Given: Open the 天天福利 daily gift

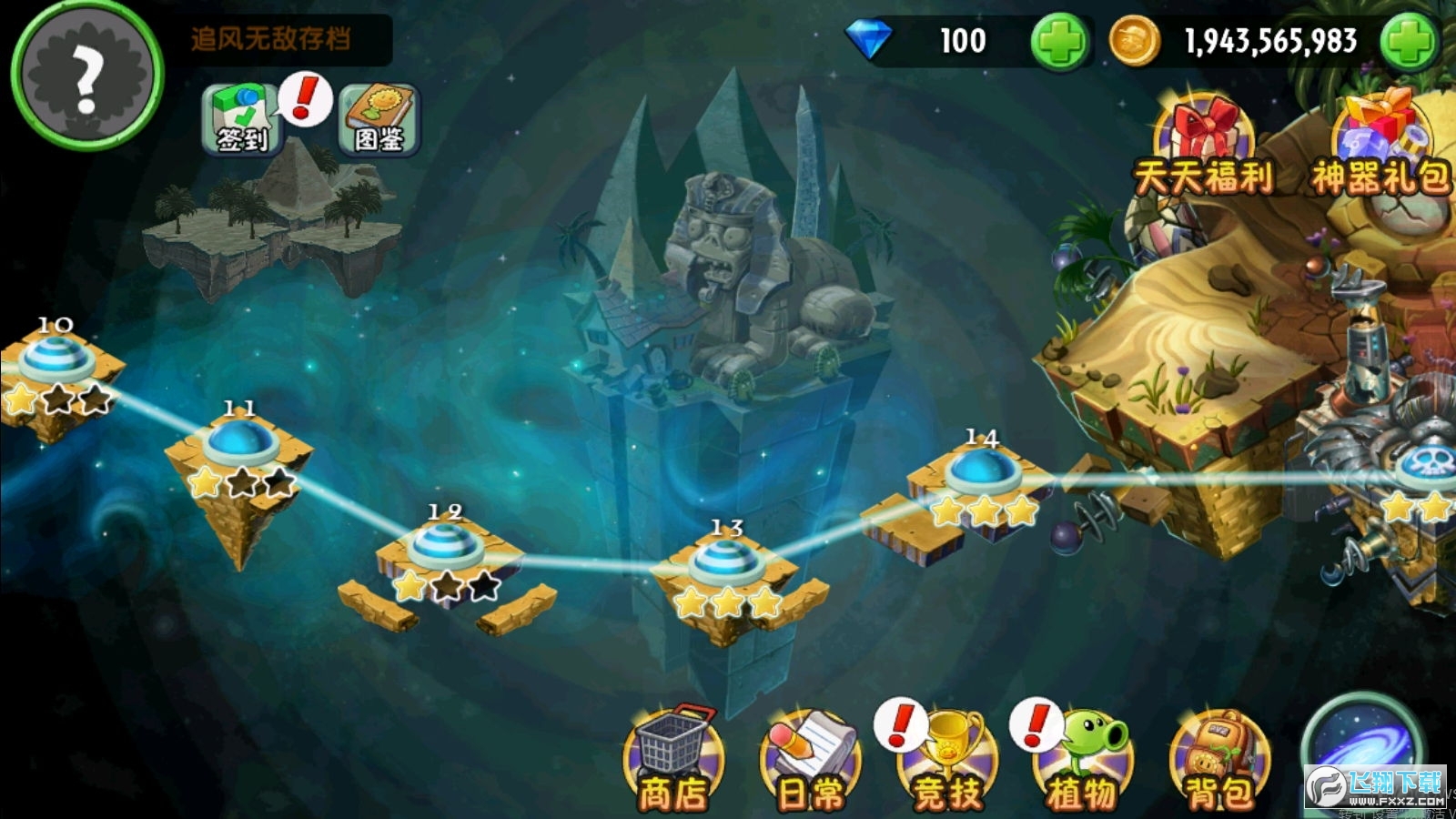Looking at the screenshot, I should [1203, 146].
